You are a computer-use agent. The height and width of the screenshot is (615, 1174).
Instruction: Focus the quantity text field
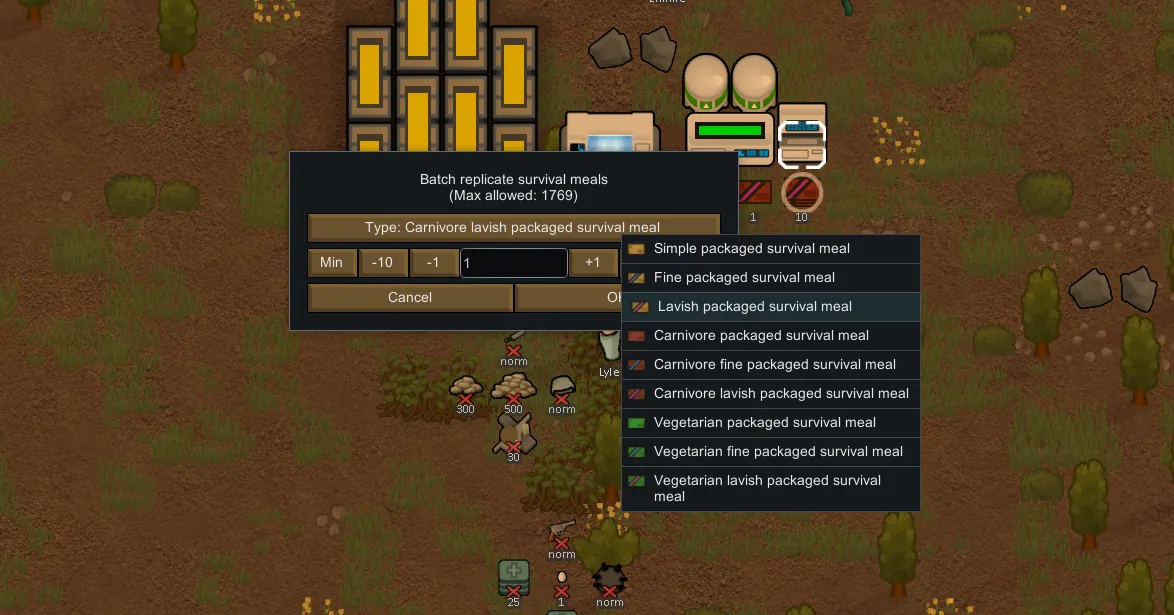pyautogui.click(x=514, y=263)
